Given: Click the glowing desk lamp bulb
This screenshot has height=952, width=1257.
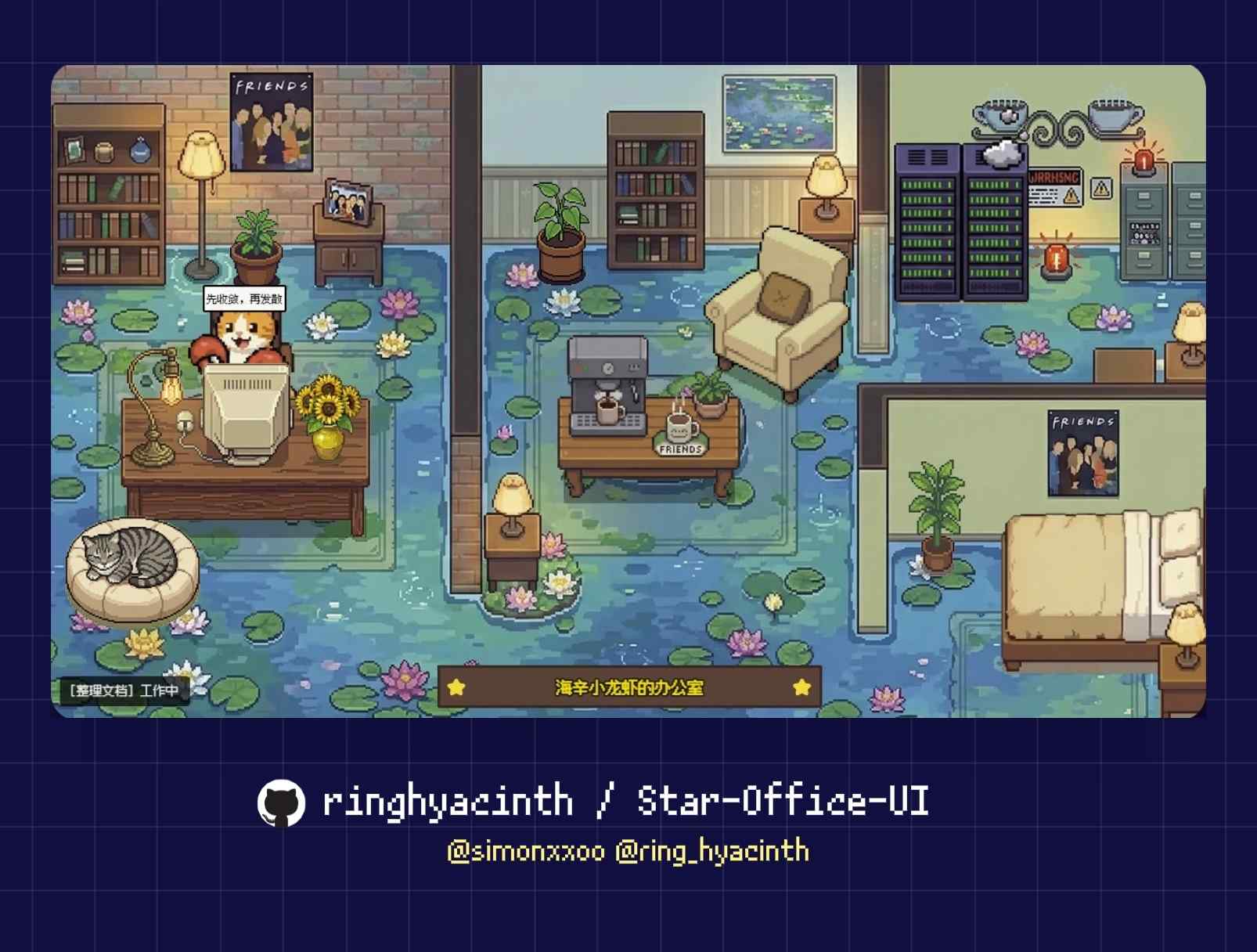Looking at the screenshot, I should tap(170, 389).
